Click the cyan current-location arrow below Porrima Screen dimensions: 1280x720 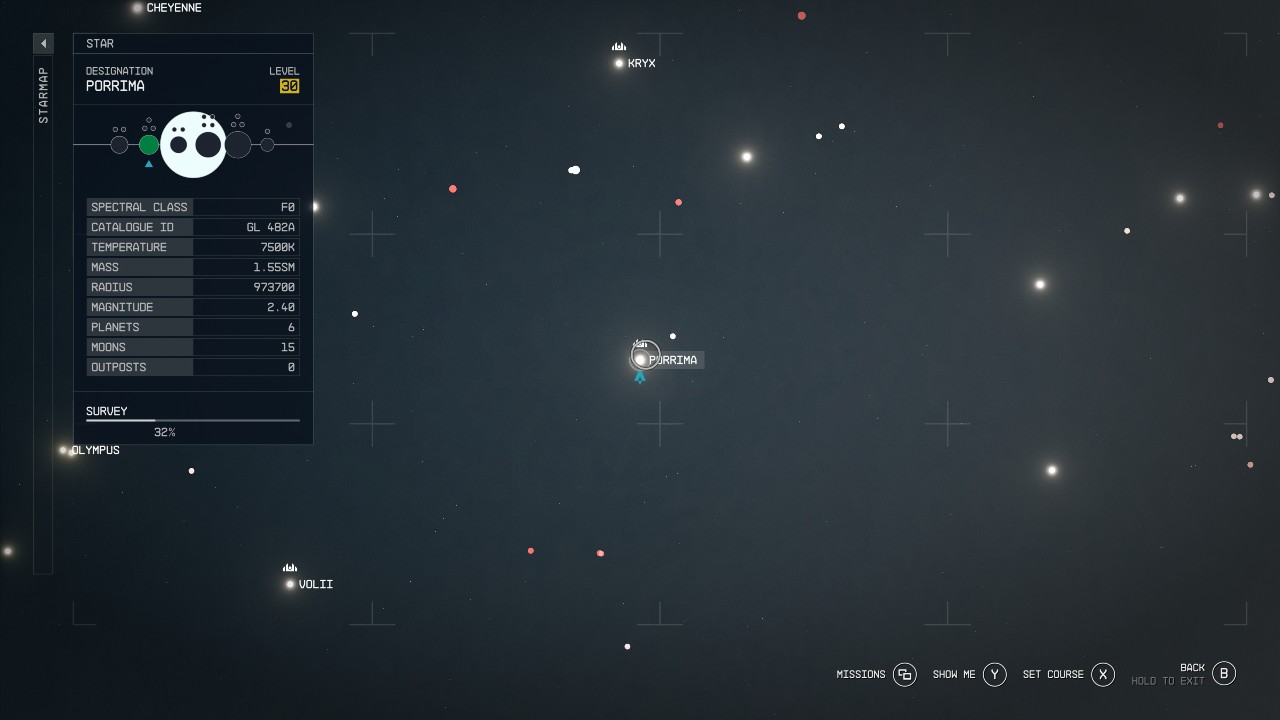(640, 378)
